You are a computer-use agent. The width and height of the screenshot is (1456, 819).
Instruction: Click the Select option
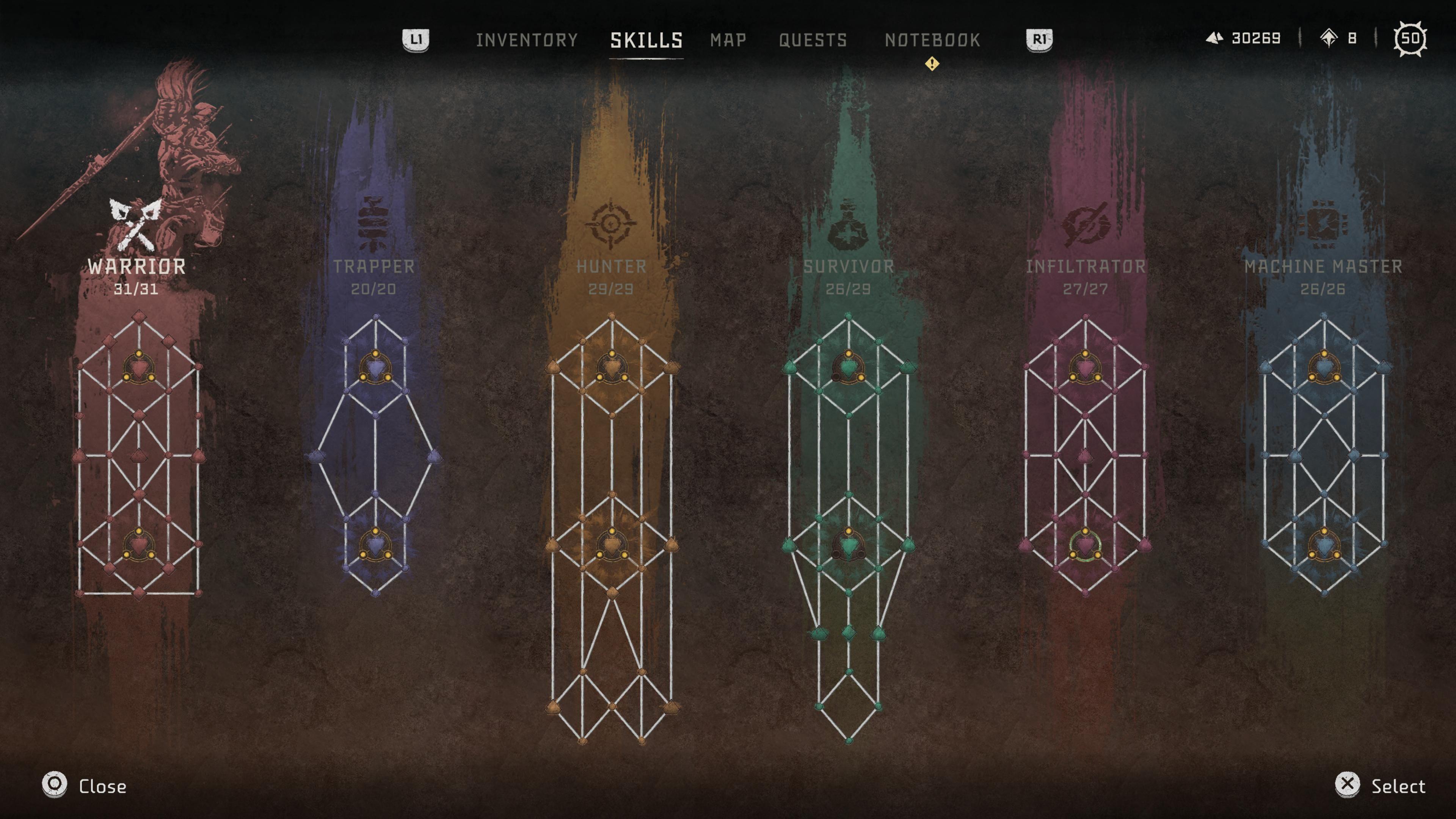pyautogui.click(x=1380, y=786)
